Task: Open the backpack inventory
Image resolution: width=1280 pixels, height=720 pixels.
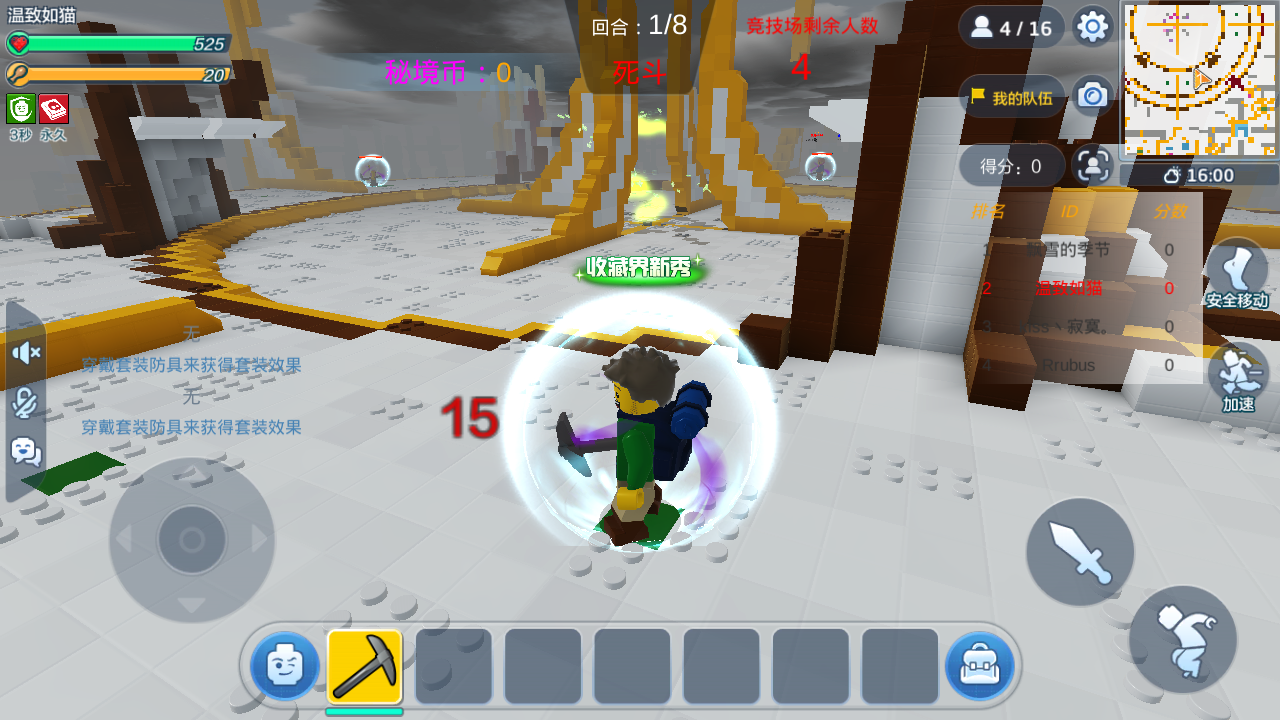Action: pos(981,666)
